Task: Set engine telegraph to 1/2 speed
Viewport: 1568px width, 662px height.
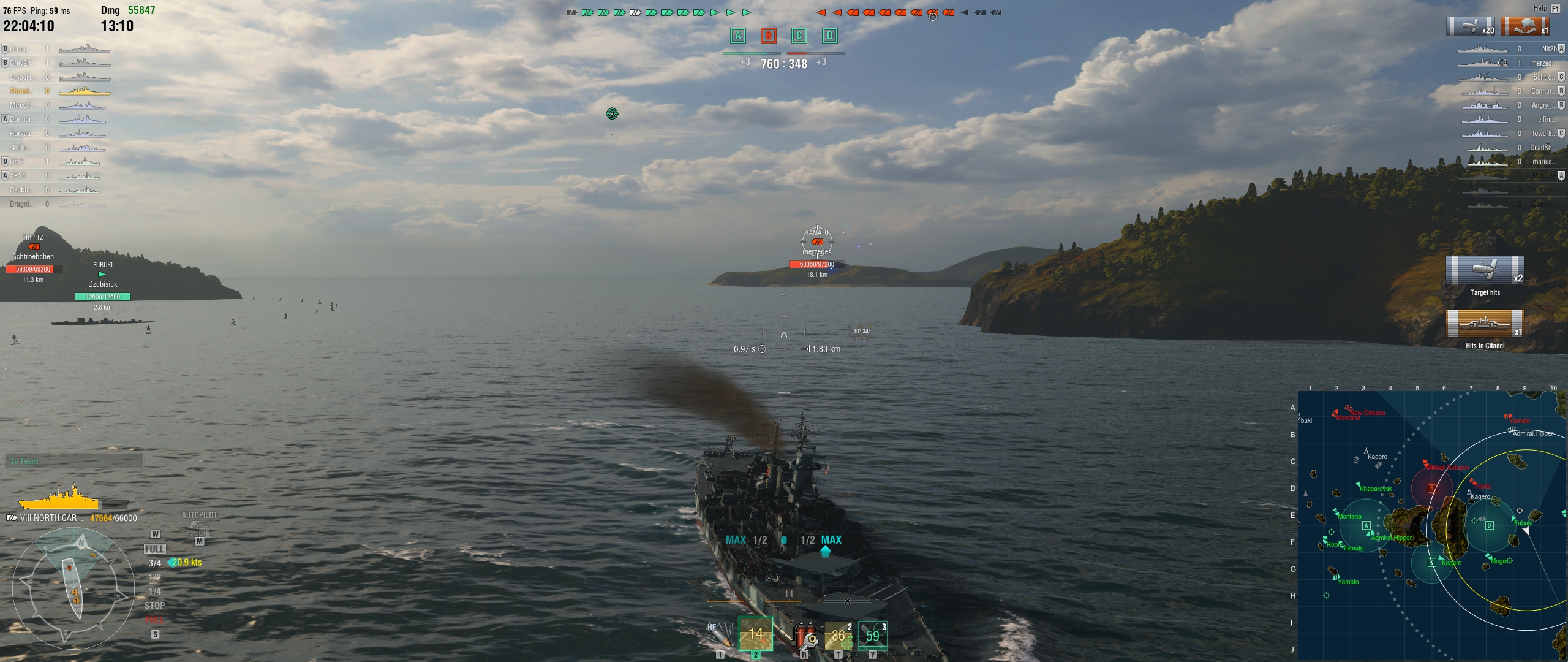Action: [x=155, y=577]
